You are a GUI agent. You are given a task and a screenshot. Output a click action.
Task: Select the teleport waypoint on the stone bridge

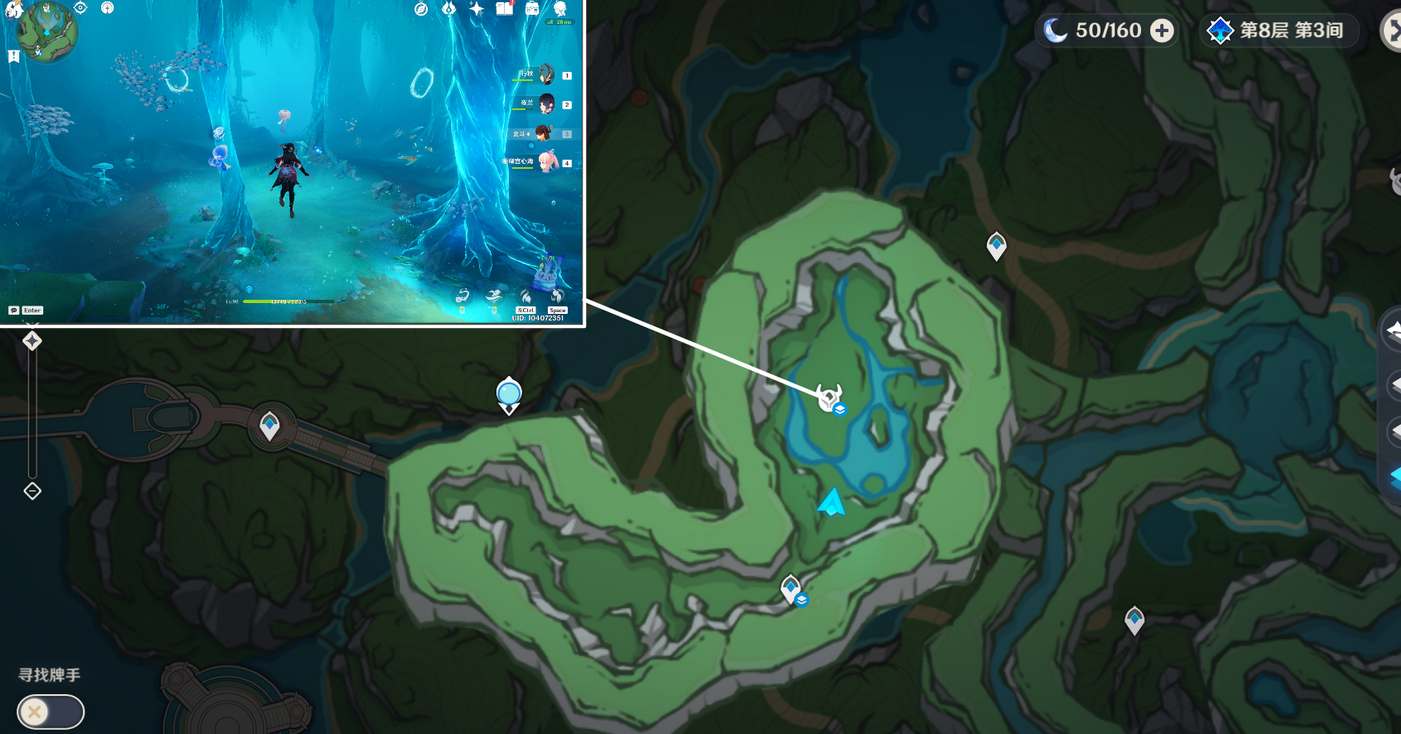pyautogui.click(x=269, y=426)
